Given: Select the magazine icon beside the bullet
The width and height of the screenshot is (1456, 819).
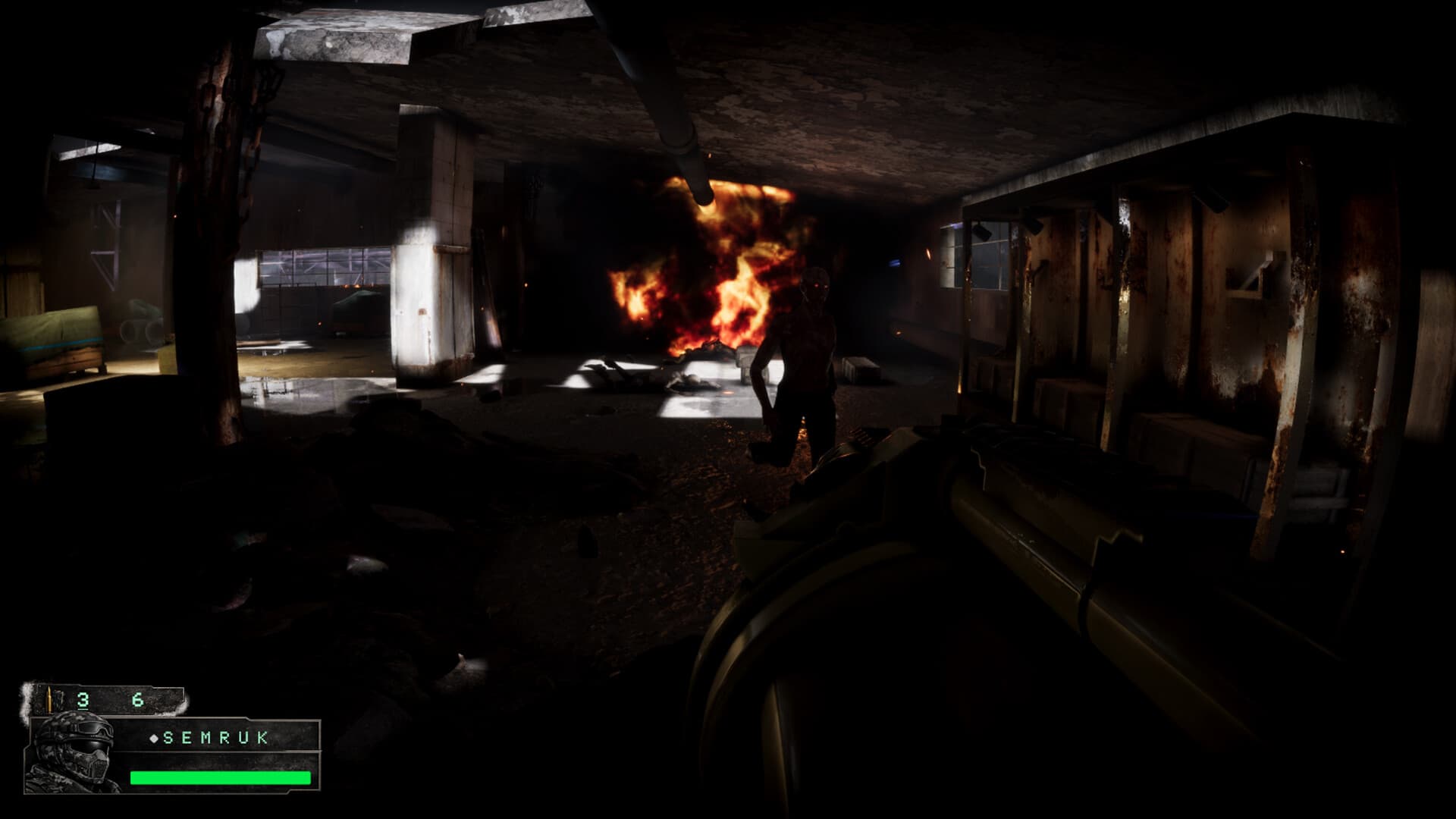Looking at the screenshot, I should point(59,698).
